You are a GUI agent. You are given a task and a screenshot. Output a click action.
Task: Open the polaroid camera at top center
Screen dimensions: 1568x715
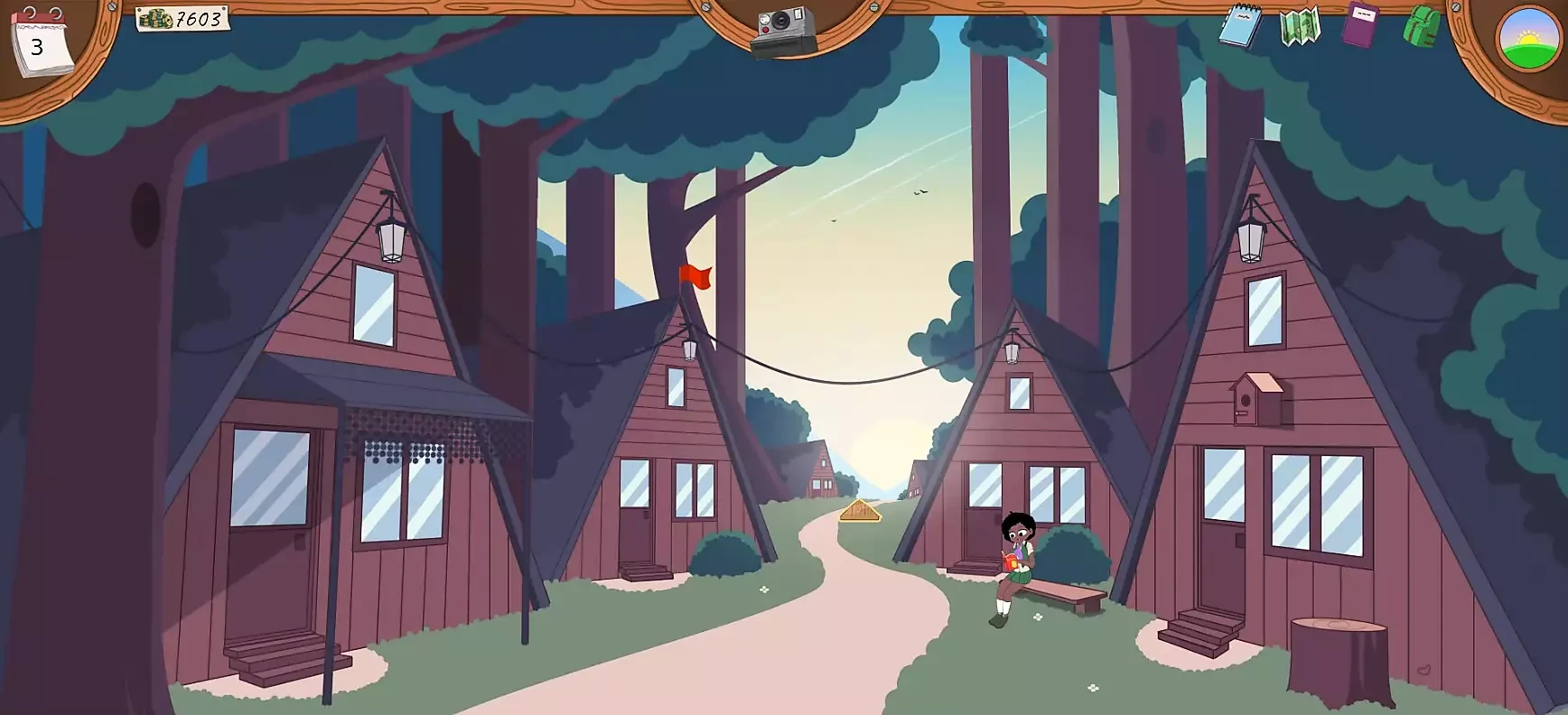coord(784,31)
